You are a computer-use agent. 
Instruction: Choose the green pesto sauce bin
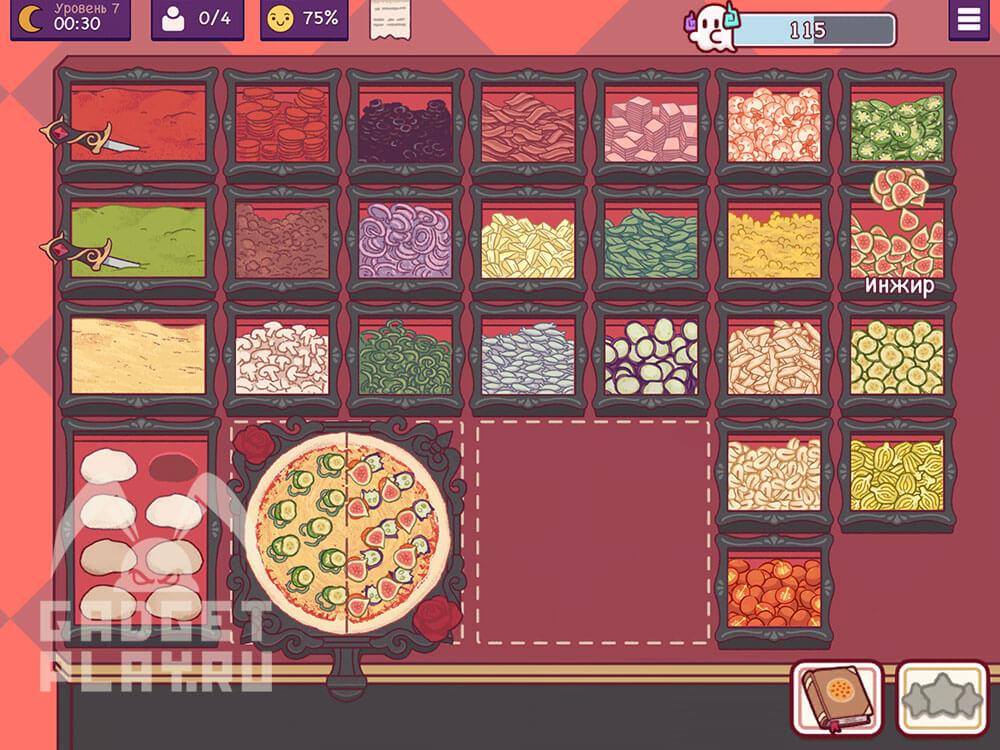(x=138, y=239)
